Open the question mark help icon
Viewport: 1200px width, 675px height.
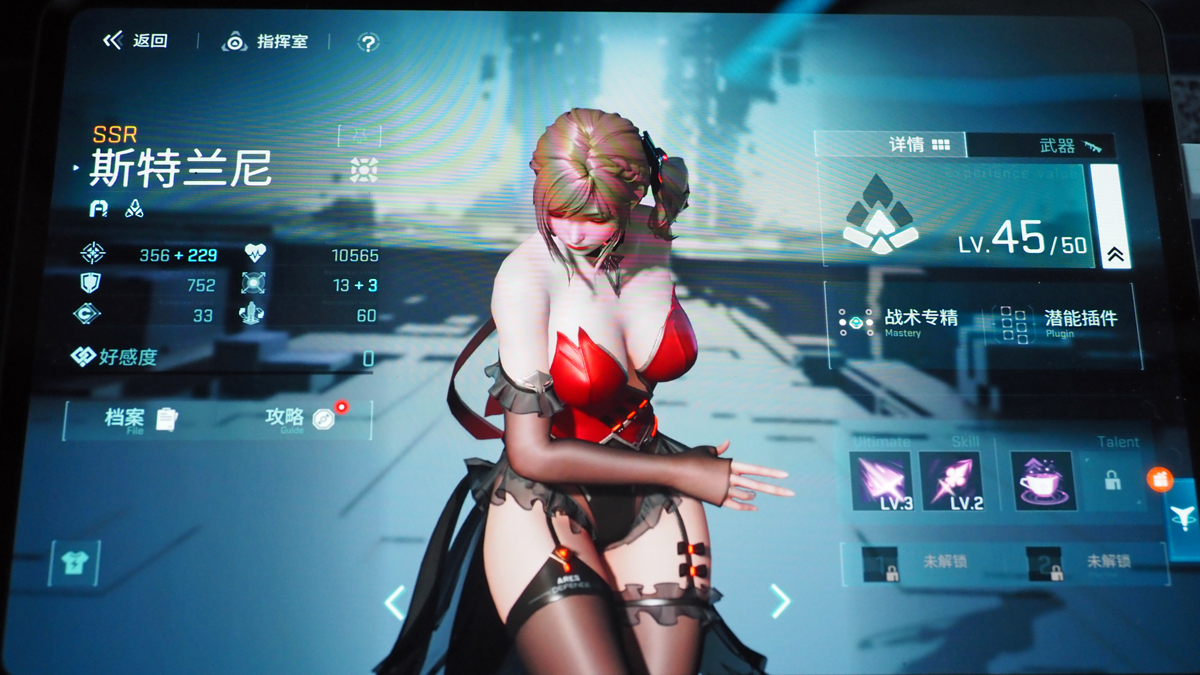pyautogui.click(x=368, y=42)
